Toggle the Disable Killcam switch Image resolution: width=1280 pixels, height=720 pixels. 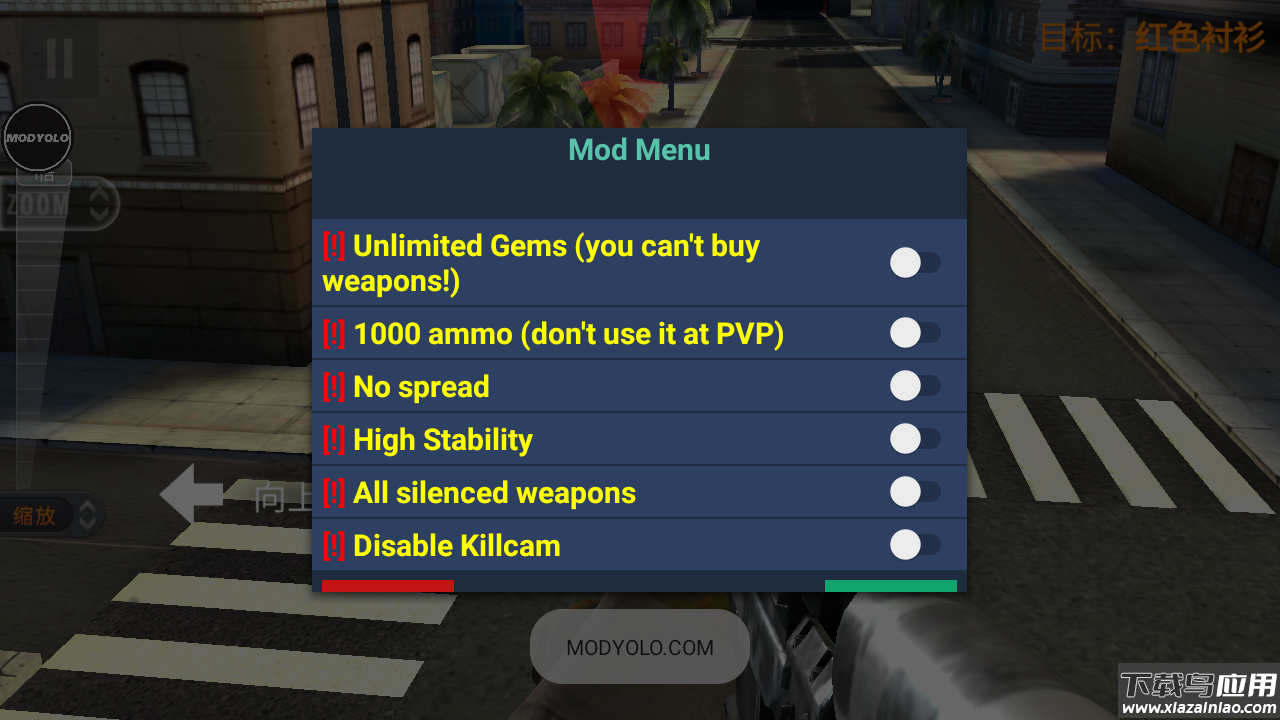pyautogui.click(x=914, y=545)
